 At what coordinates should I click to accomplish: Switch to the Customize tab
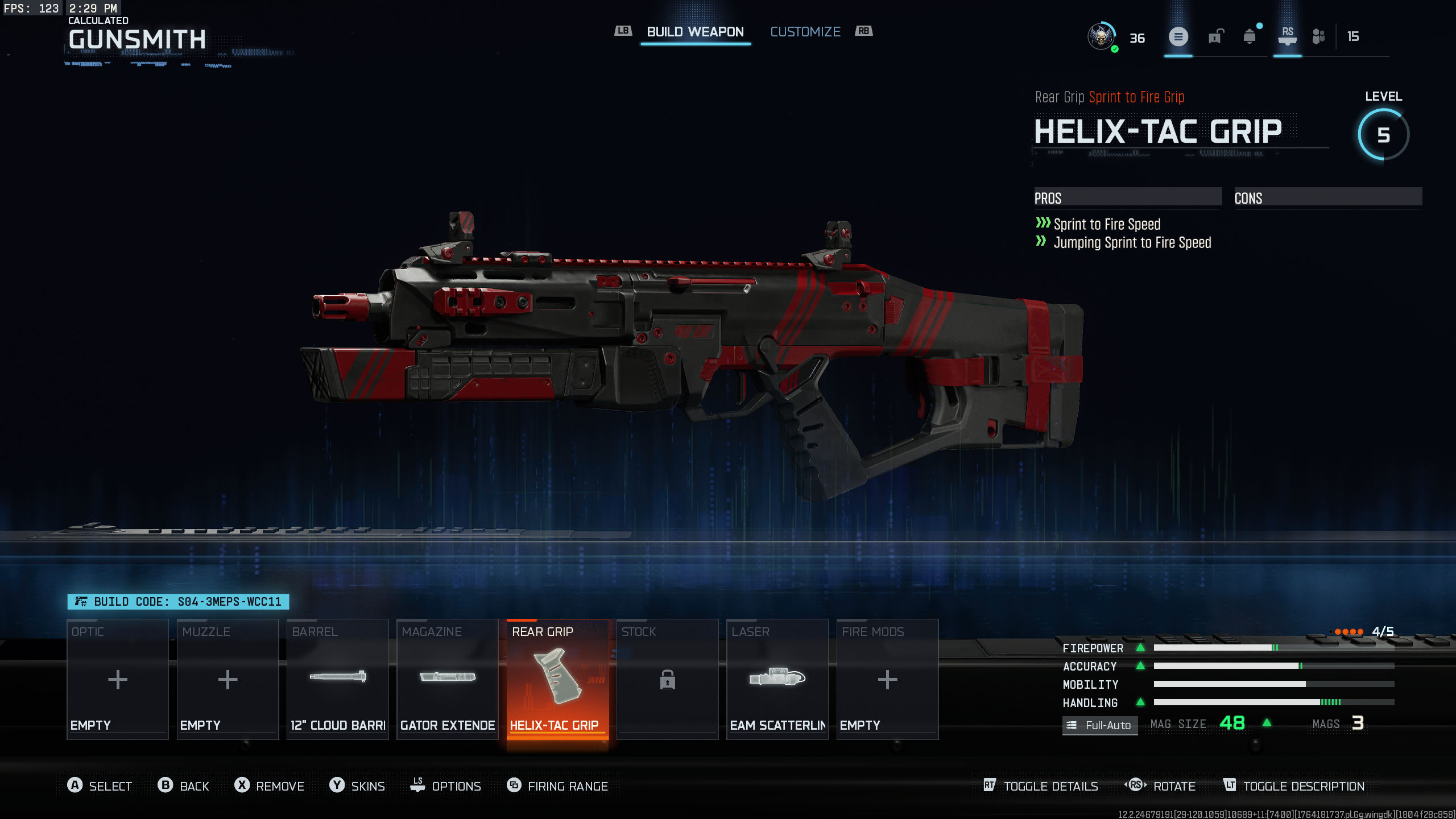click(x=805, y=31)
